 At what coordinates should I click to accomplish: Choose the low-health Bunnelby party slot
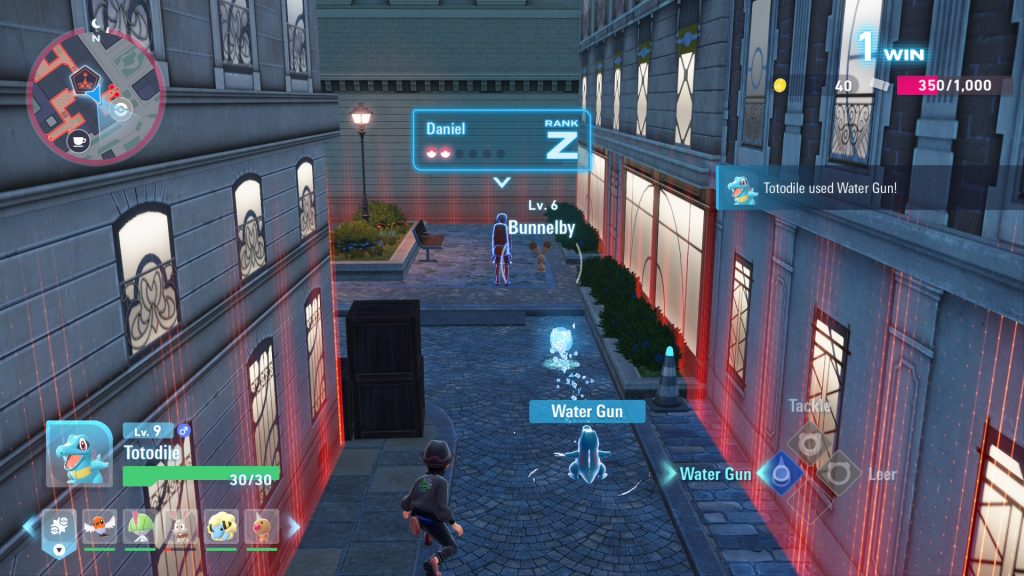(x=180, y=527)
